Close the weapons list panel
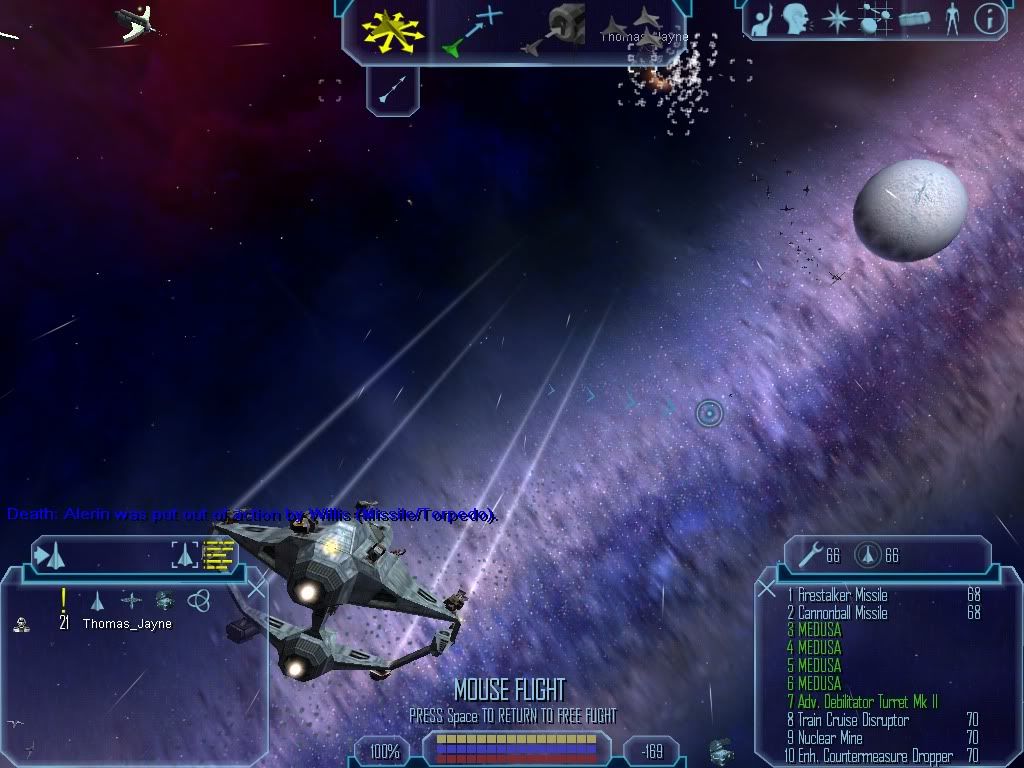 tap(767, 588)
